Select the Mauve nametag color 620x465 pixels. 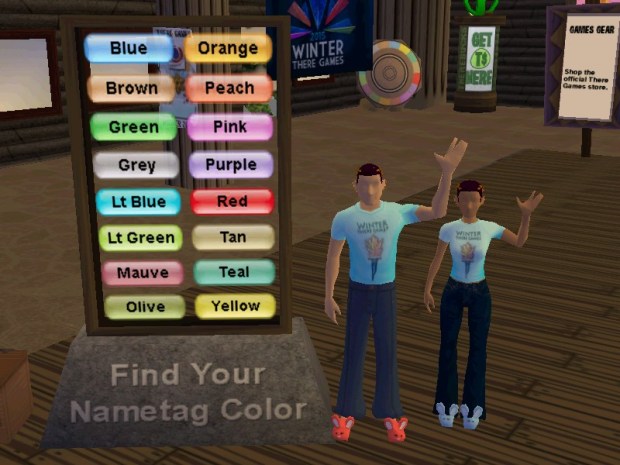(142, 273)
